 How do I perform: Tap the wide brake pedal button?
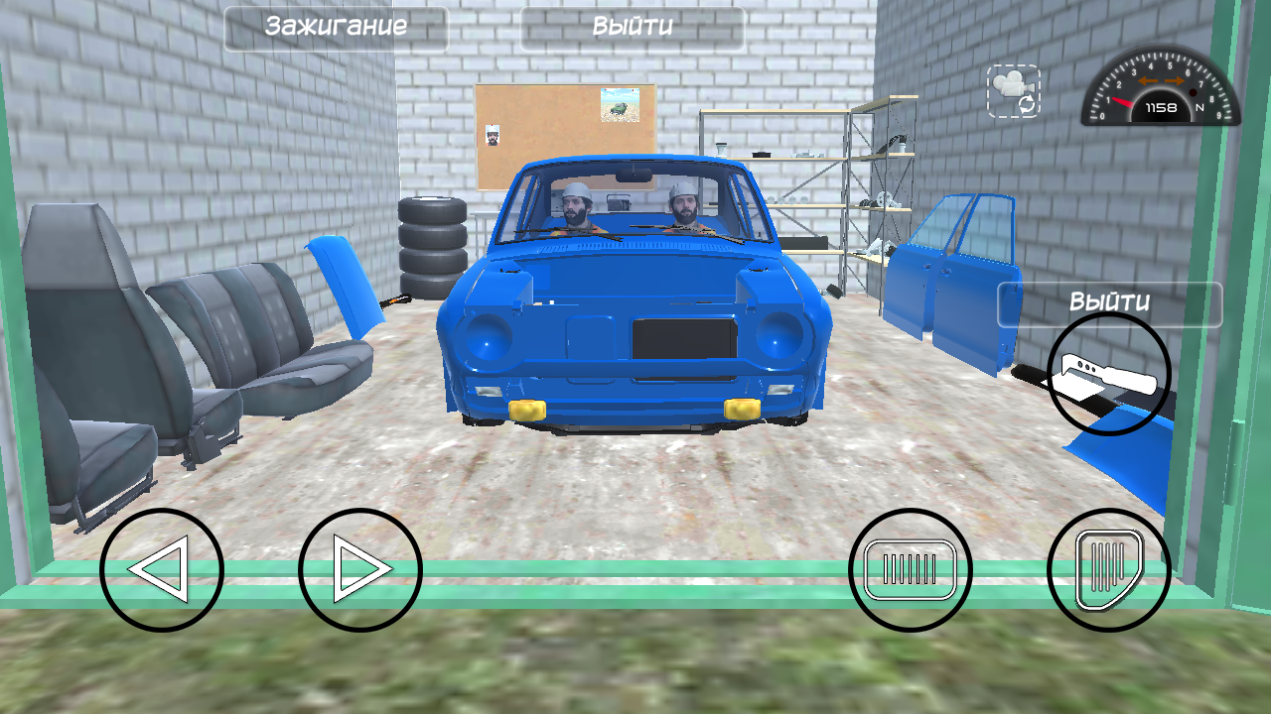(910, 570)
